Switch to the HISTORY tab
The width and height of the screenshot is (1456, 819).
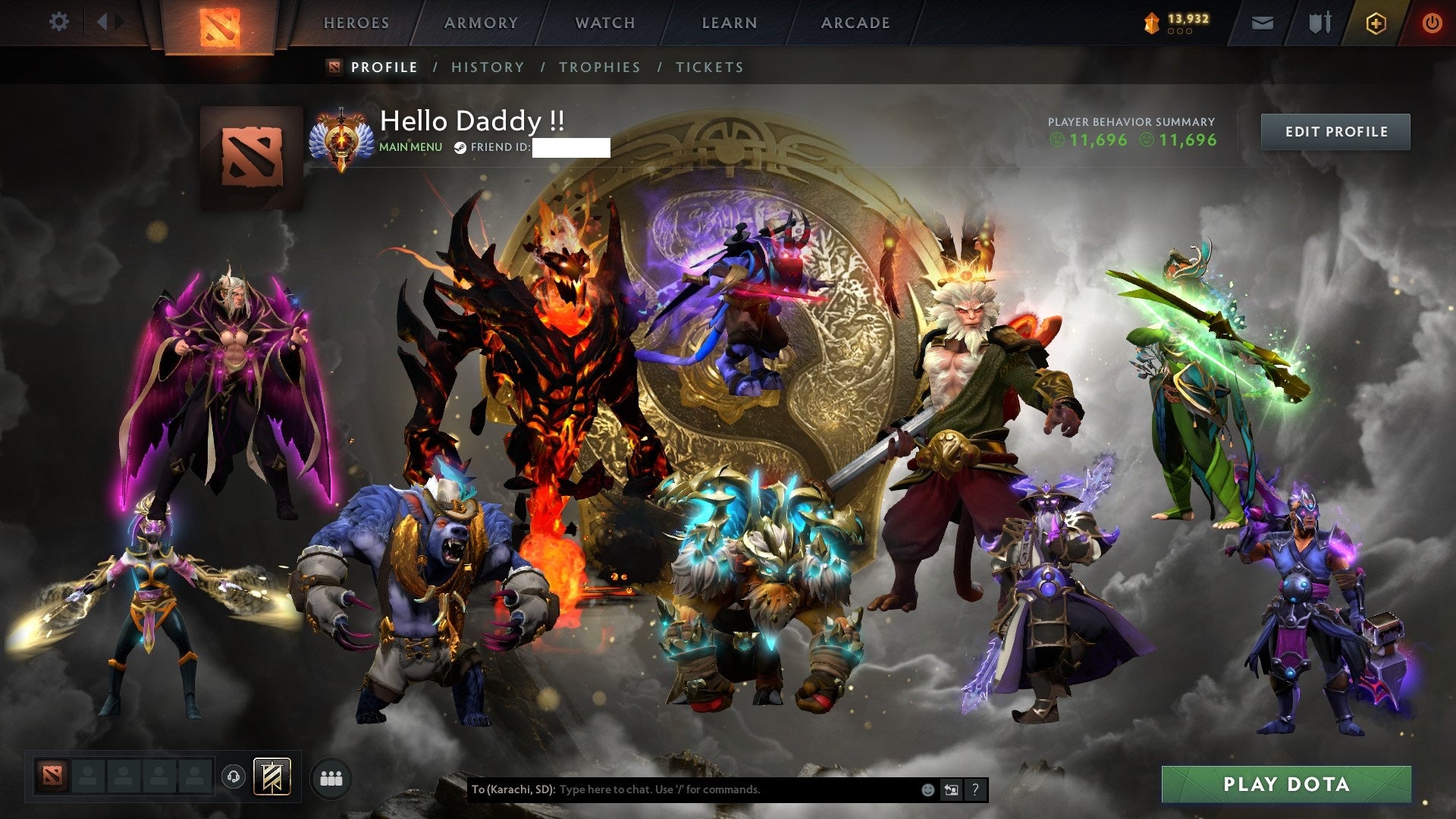click(487, 67)
